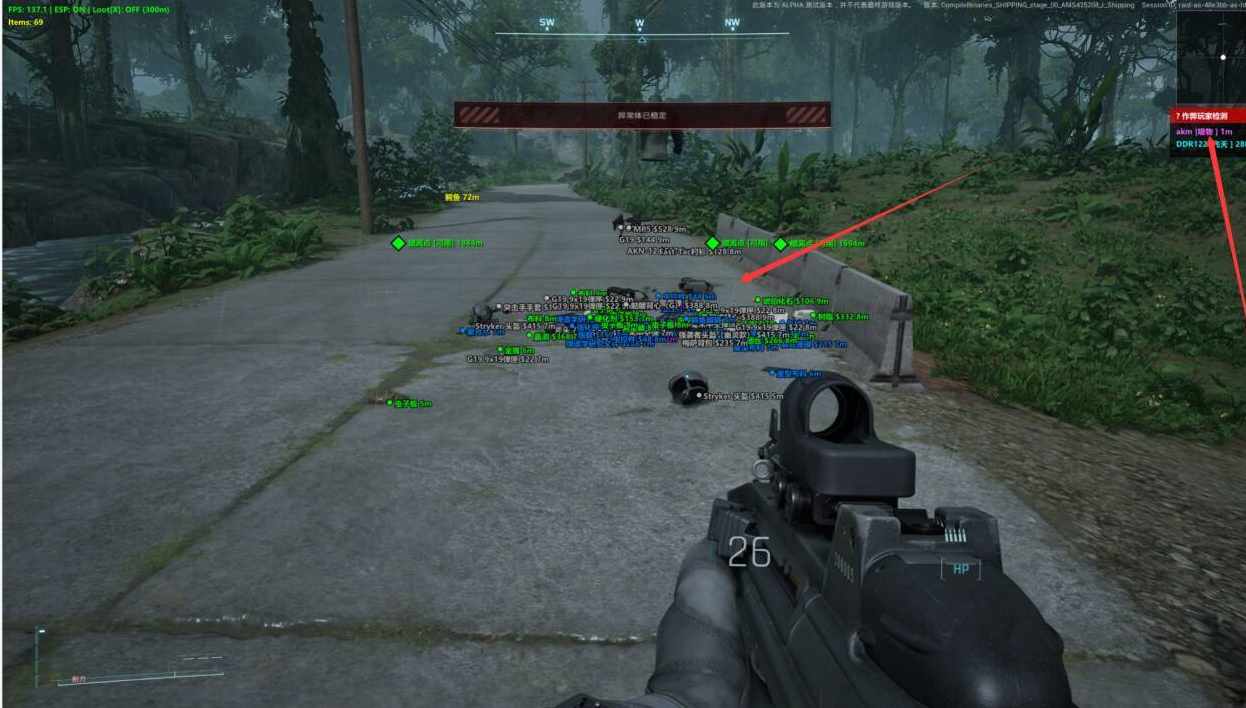Click the 异常体已稳定 notification banner
This screenshot has height=708, width=1246.
click(x=641, y=115)
